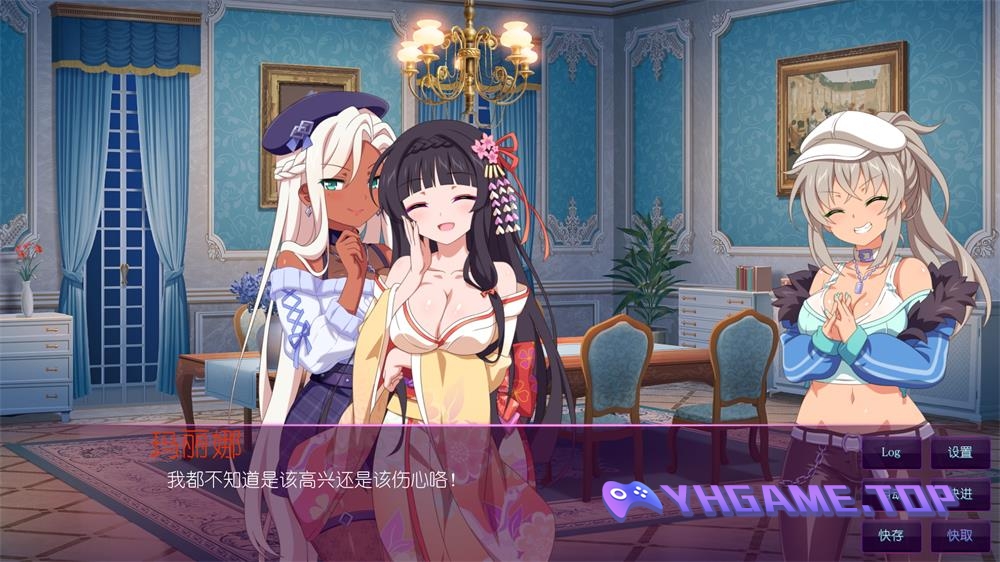Open the Log history button
This screenshot has width=1000, height=562.
[891, 452]
